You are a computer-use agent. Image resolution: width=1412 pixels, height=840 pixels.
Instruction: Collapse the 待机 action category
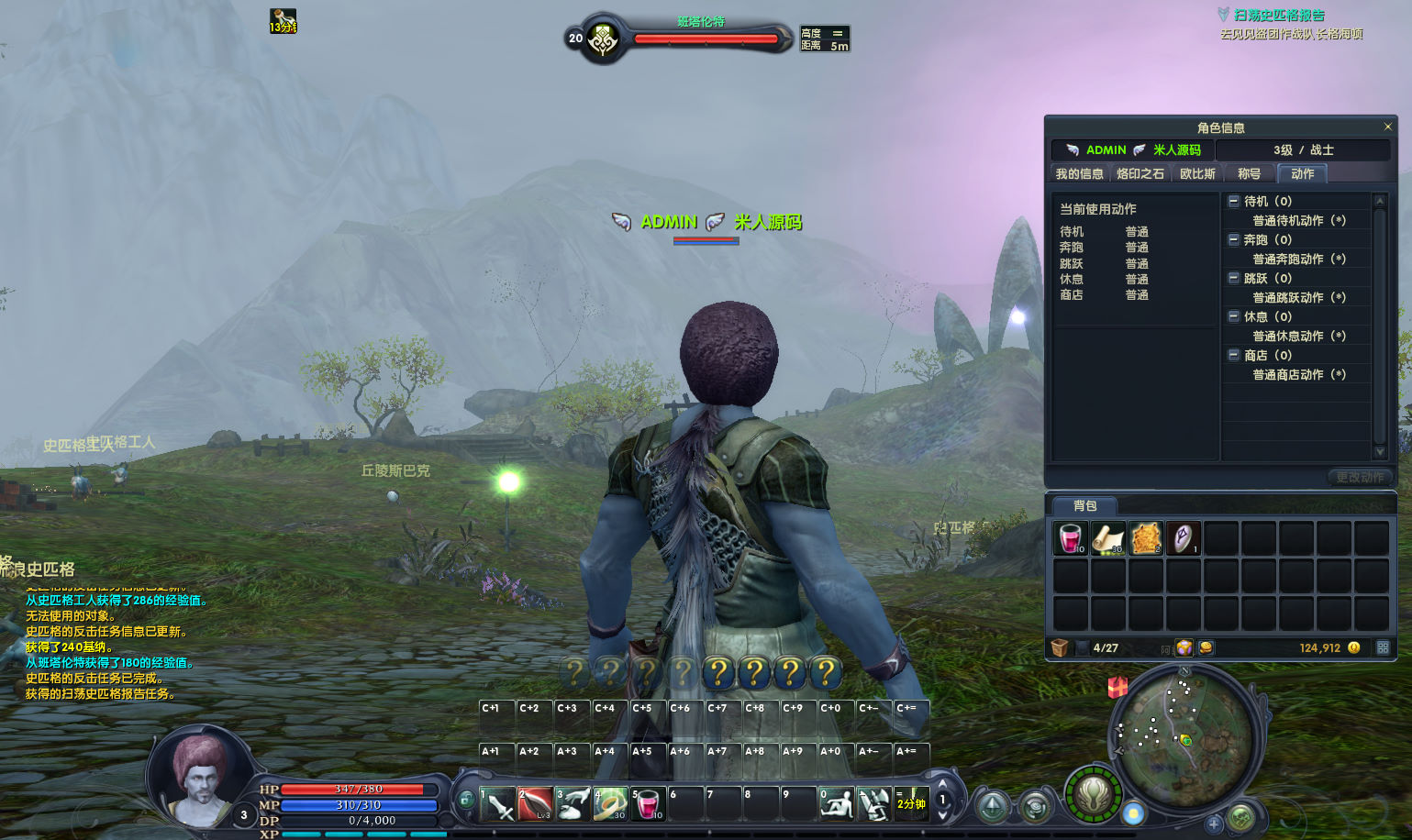click(x=1234, y=201)
